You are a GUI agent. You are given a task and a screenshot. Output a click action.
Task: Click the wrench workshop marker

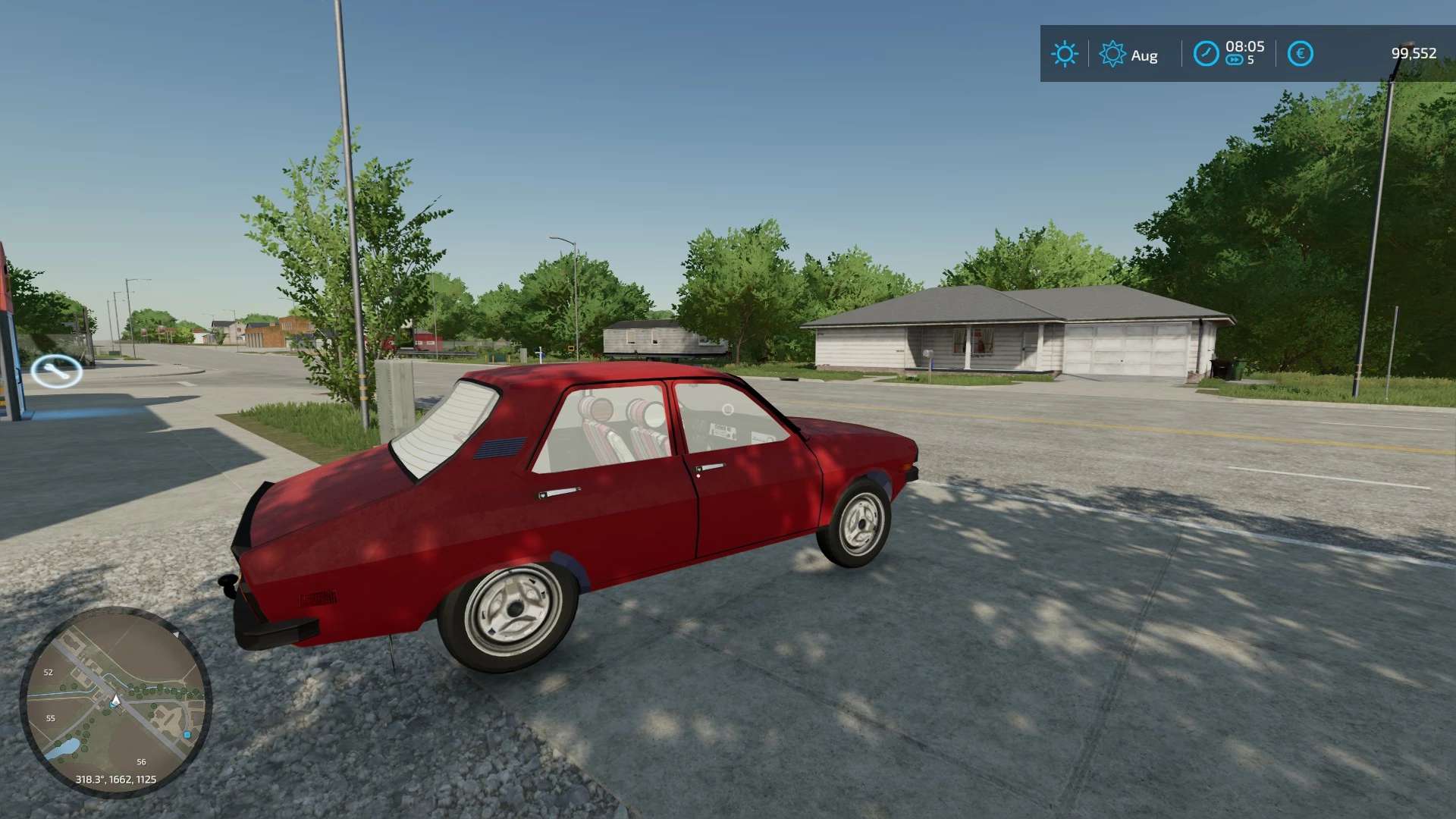pos(56,371)
